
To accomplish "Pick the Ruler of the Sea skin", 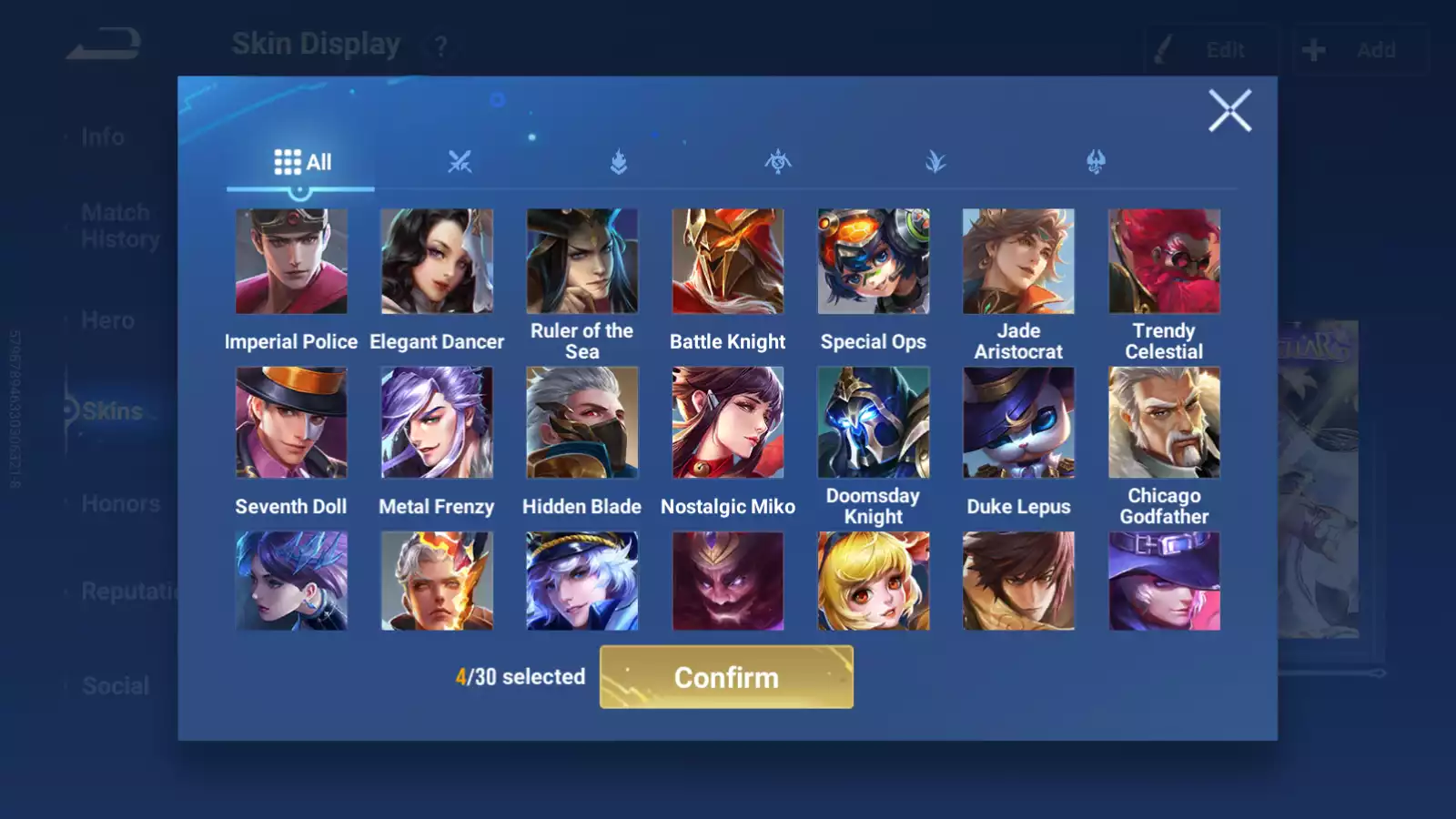I will (582, 262).
